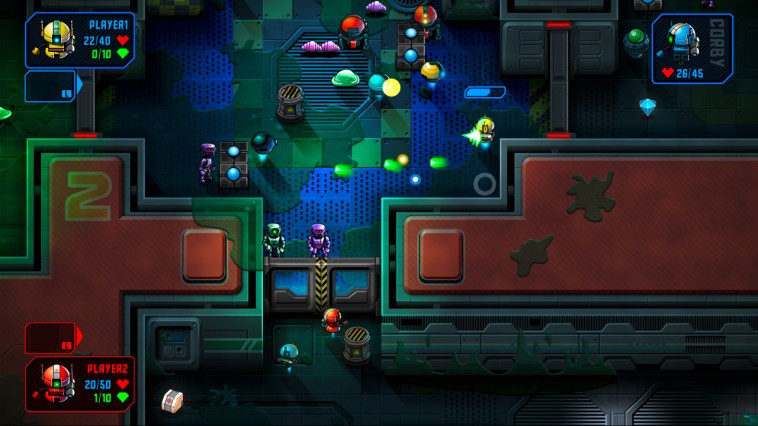Screen dimensions: 758x426
Task: Click the Corby blue robot portrait
Action: pos(682,42)
